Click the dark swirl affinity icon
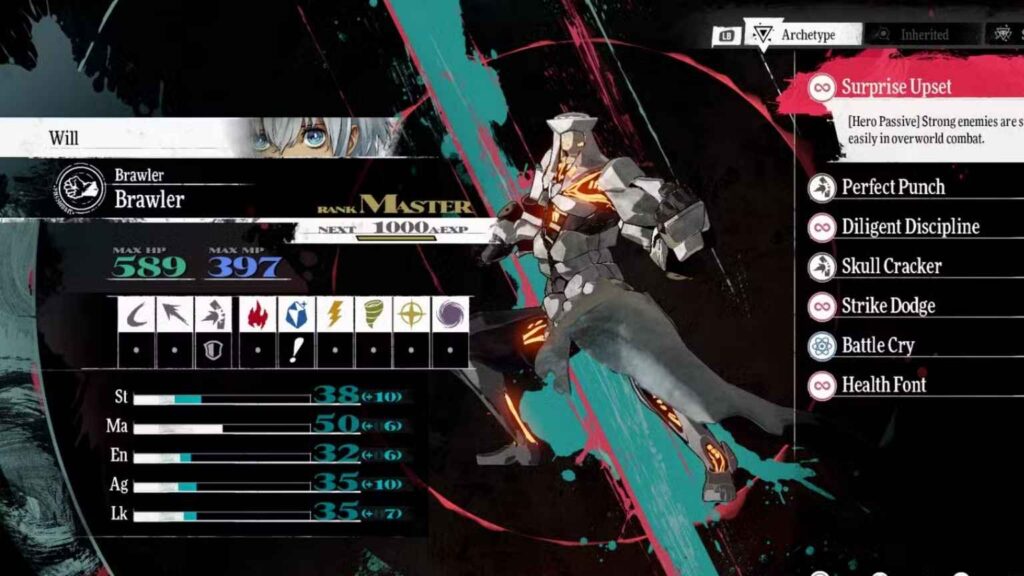Image resolution: width=1024 pixels, height=576 pixels. [x=451, y=314]
